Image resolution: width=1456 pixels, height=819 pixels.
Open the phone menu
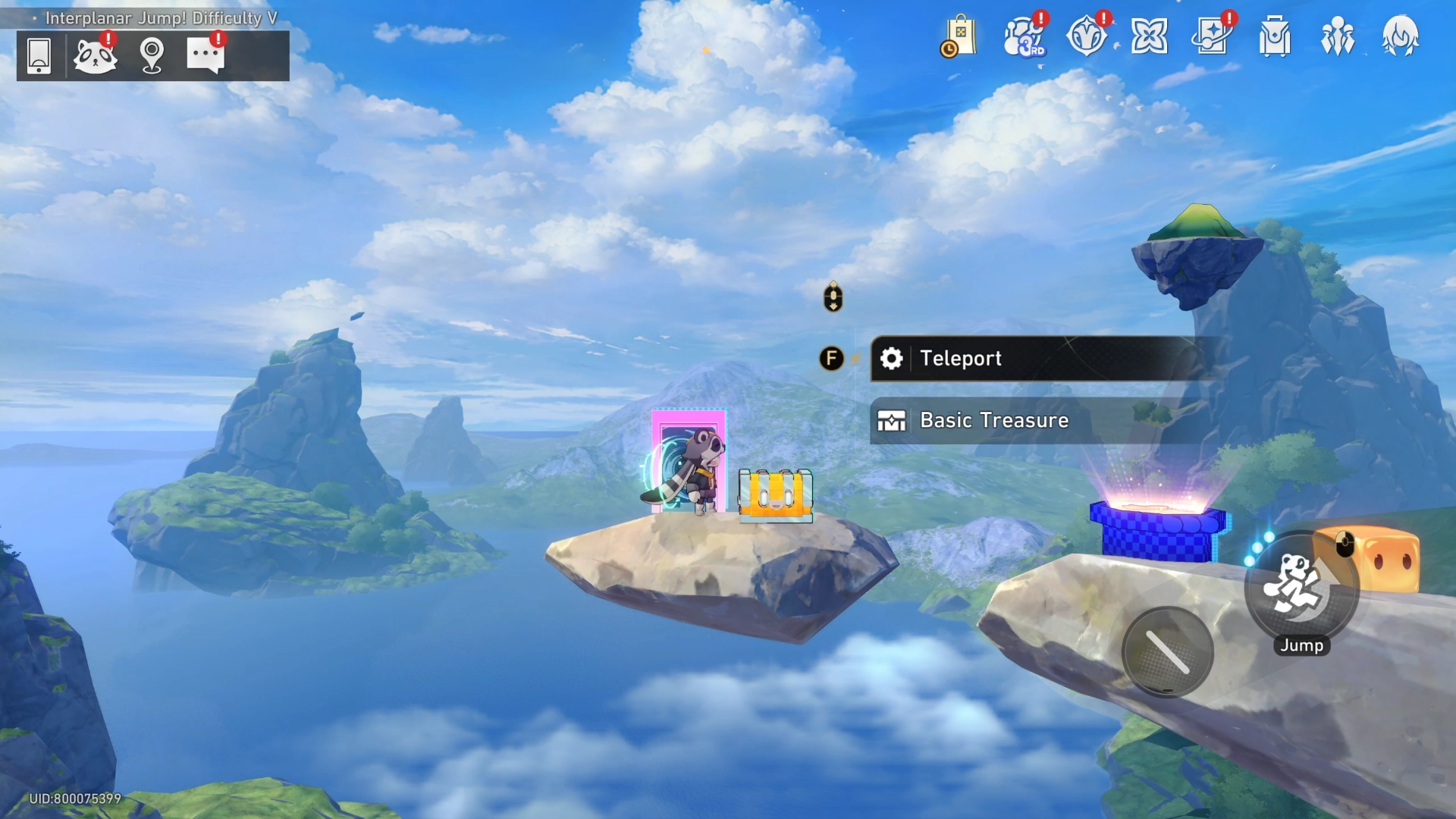(x=39, y=56)
